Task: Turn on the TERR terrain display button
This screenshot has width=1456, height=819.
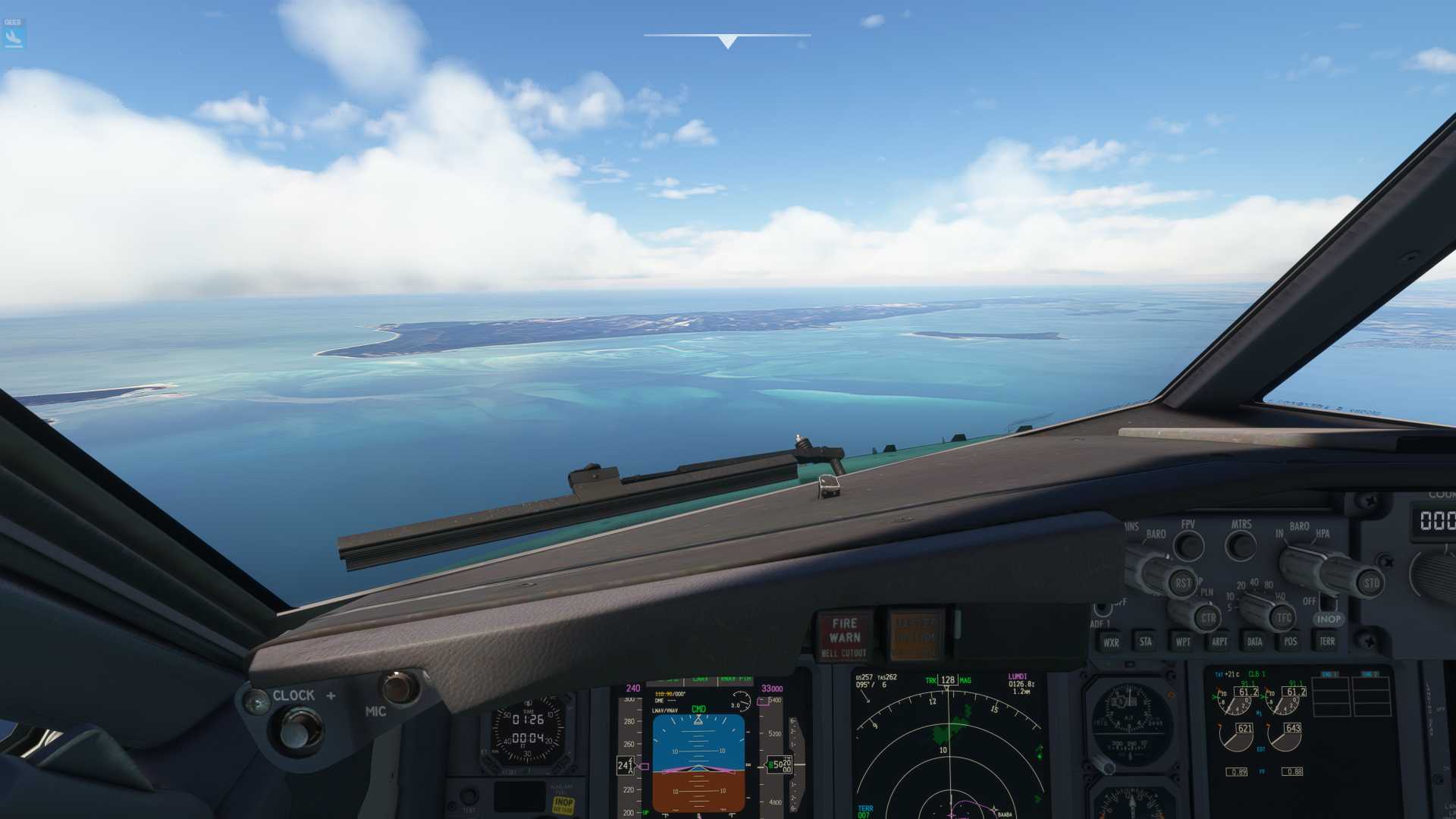Action: pyautogui.click(x=1326, y=642)
